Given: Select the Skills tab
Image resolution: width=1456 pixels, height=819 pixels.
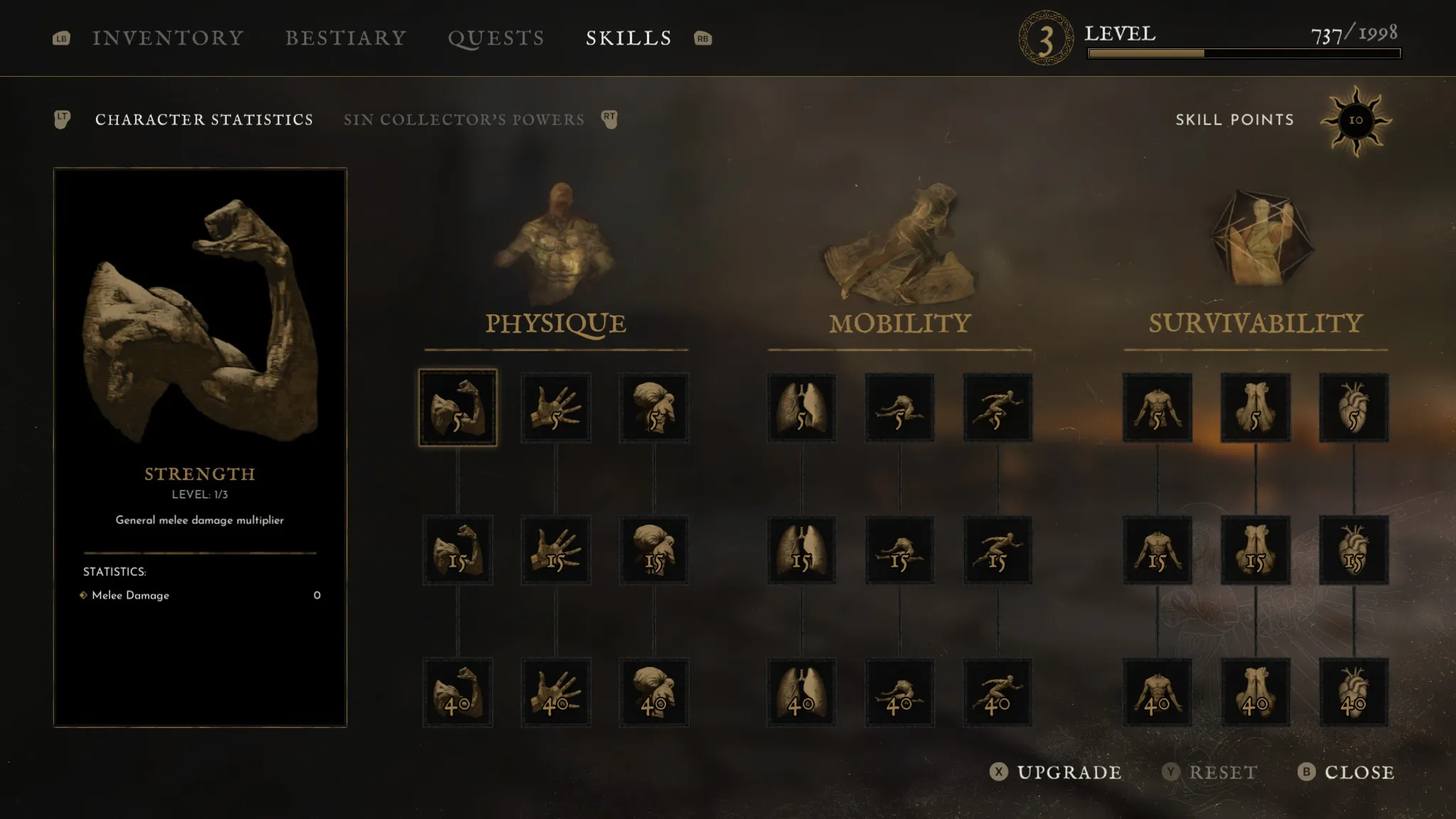Looking at the screenshot, I should [628, 38].
